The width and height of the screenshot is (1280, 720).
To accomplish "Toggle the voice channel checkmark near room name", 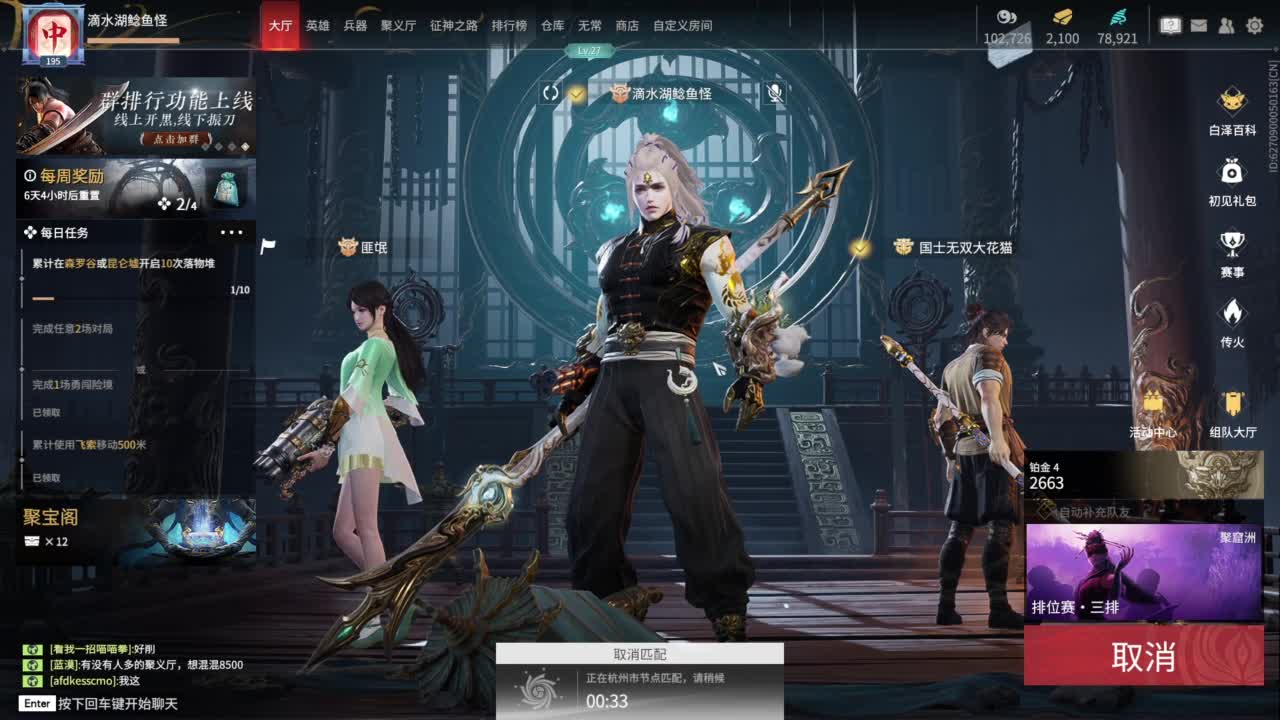I will [576, 93].
